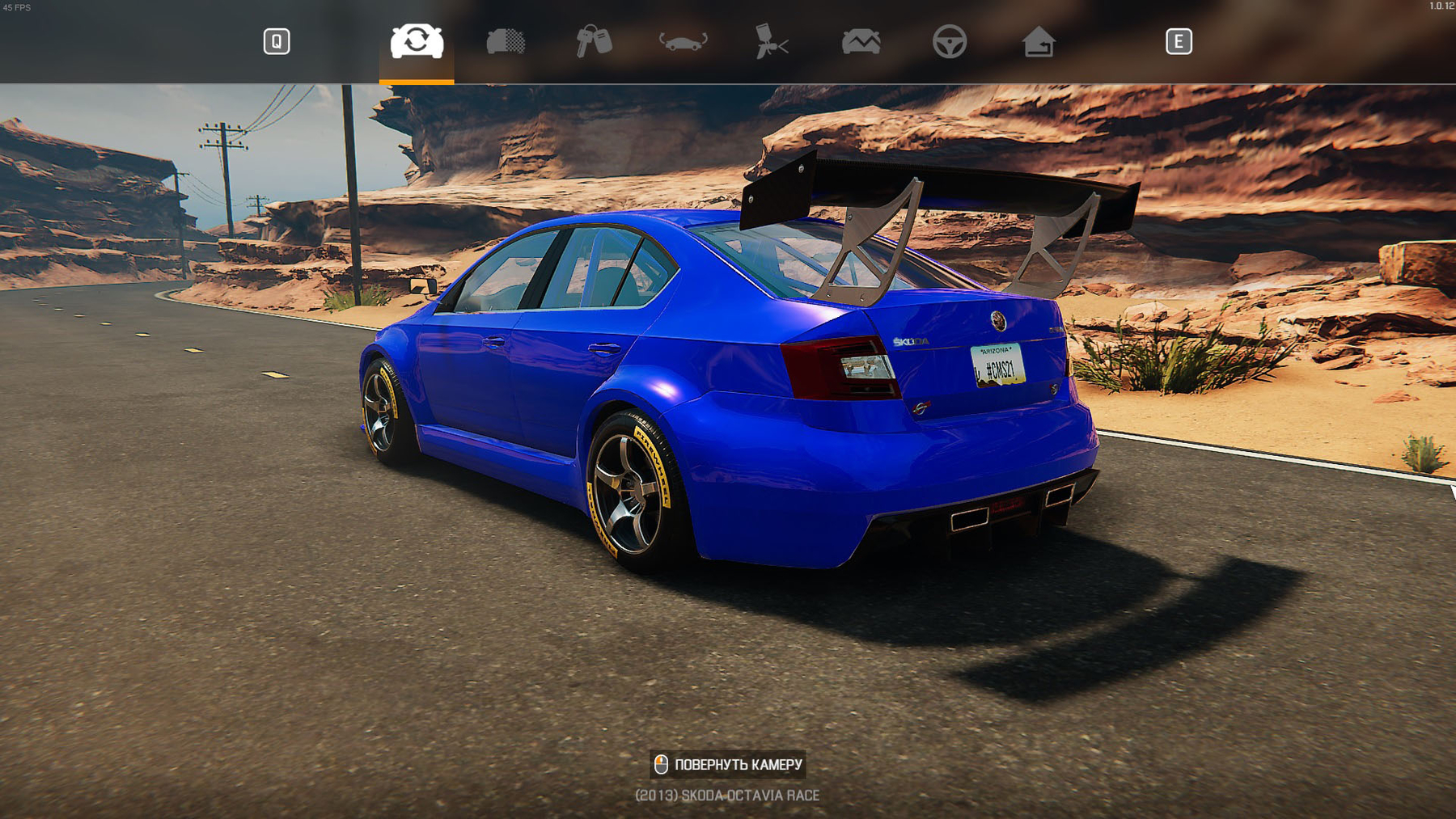Switch to the car keys tab

tap(594, 41)
